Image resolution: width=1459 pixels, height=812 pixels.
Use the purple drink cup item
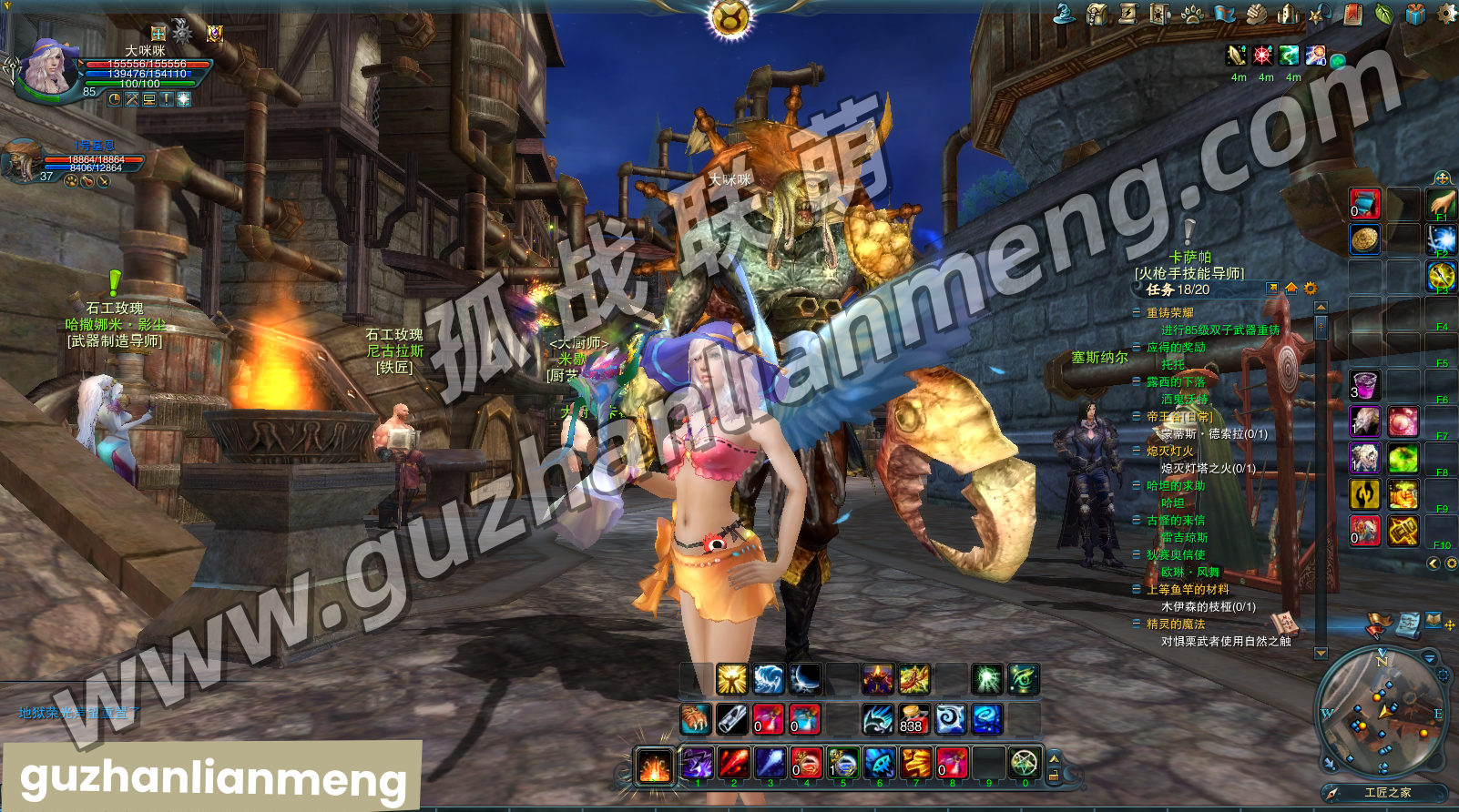click(1364, 384)
